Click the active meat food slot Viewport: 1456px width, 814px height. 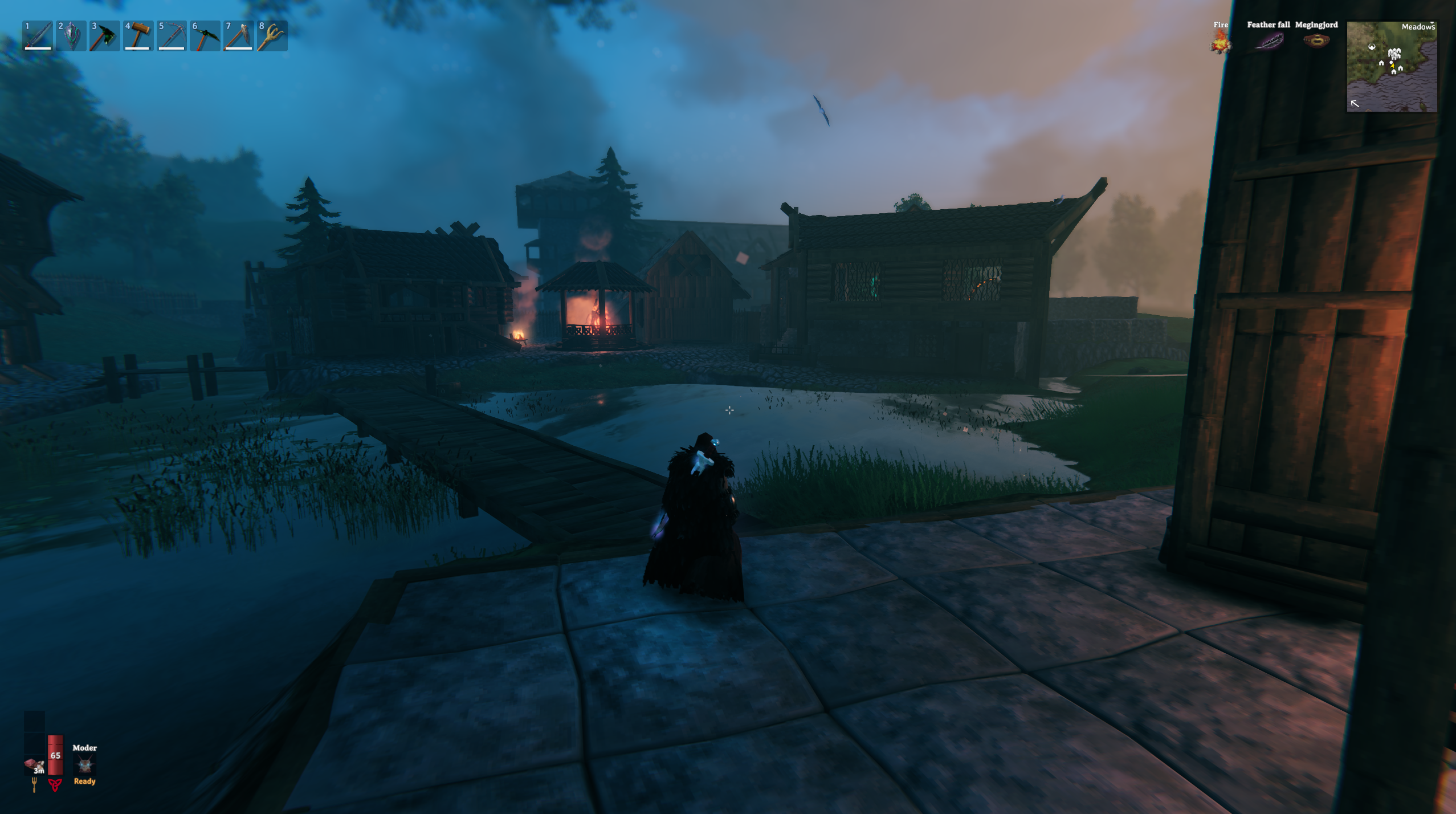coord(34,764)
